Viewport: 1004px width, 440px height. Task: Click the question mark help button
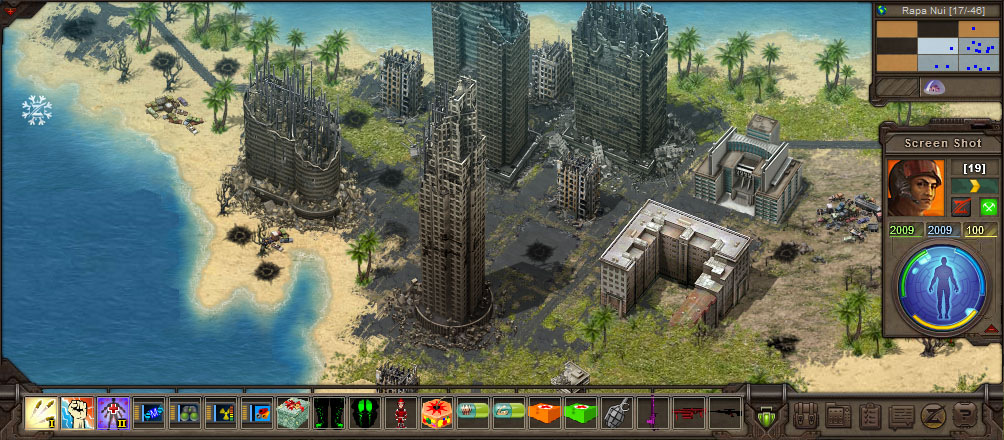click(964, 414)
